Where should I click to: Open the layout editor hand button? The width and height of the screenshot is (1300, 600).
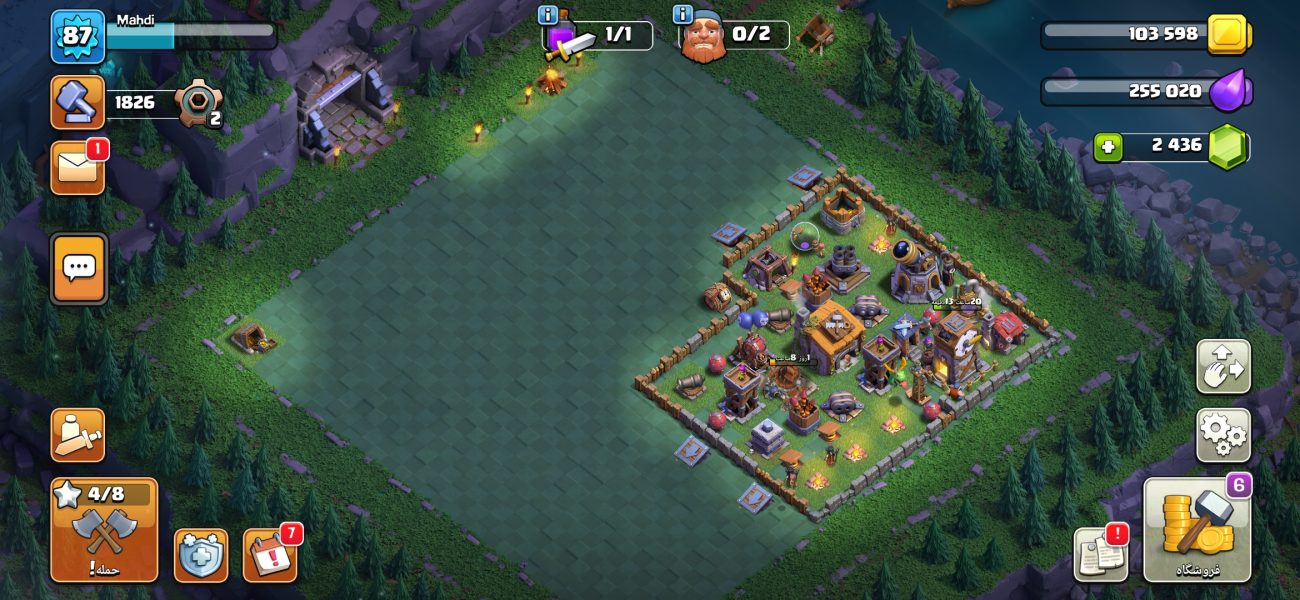(x=1223, y=367)
